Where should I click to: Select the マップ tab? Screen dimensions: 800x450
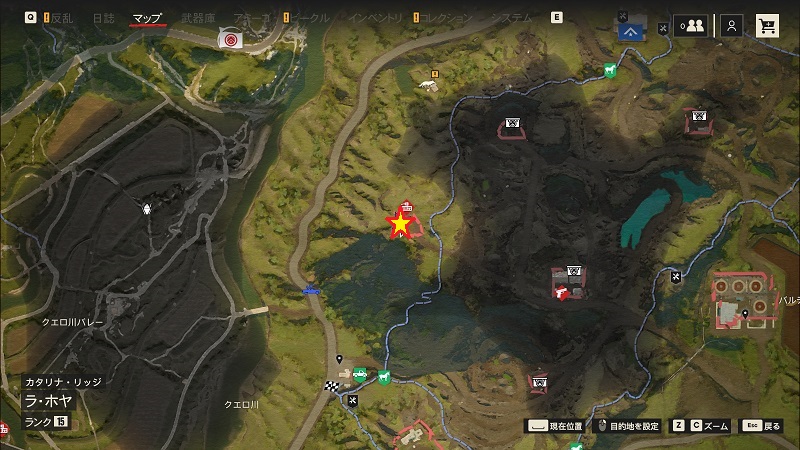tap(147, 18)
